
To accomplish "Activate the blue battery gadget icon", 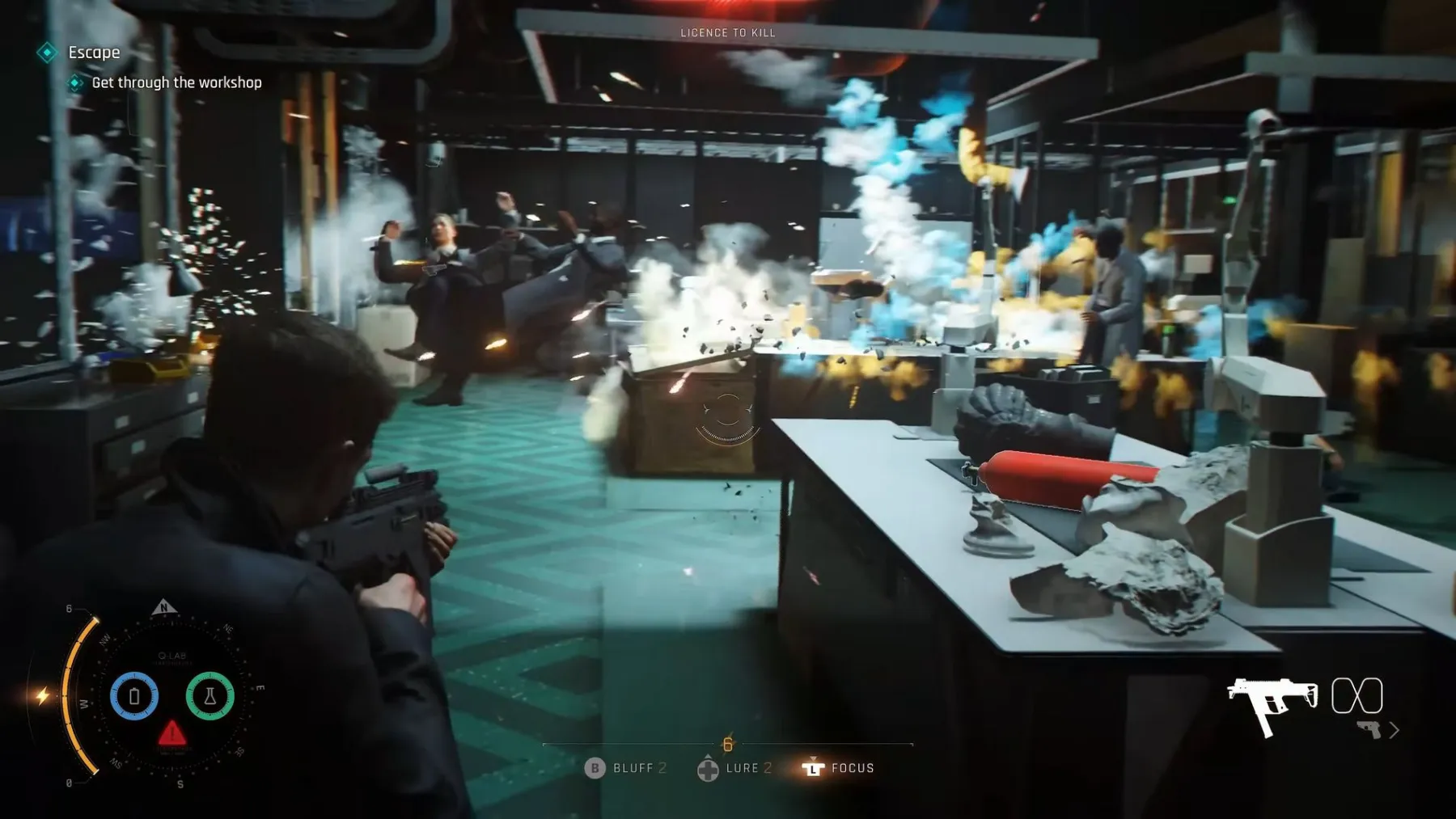I will click(x=134, y=695).
